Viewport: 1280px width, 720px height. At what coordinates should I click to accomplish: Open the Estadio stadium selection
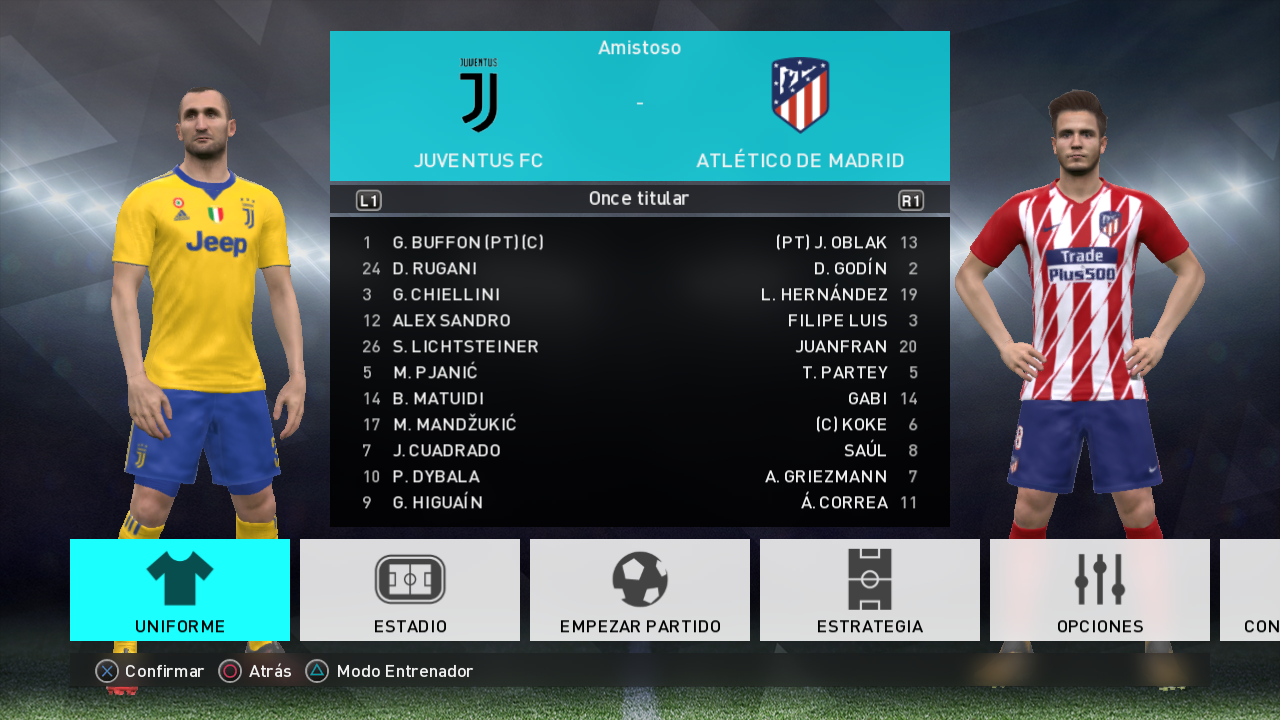[410, 590]
